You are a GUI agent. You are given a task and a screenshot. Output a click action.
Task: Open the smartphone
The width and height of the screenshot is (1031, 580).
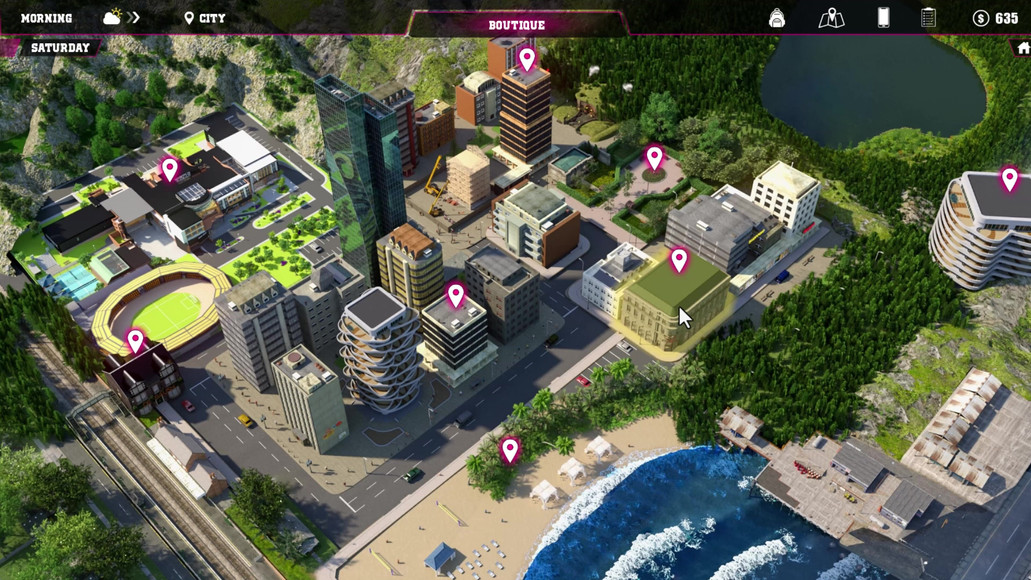pos(883,17)
